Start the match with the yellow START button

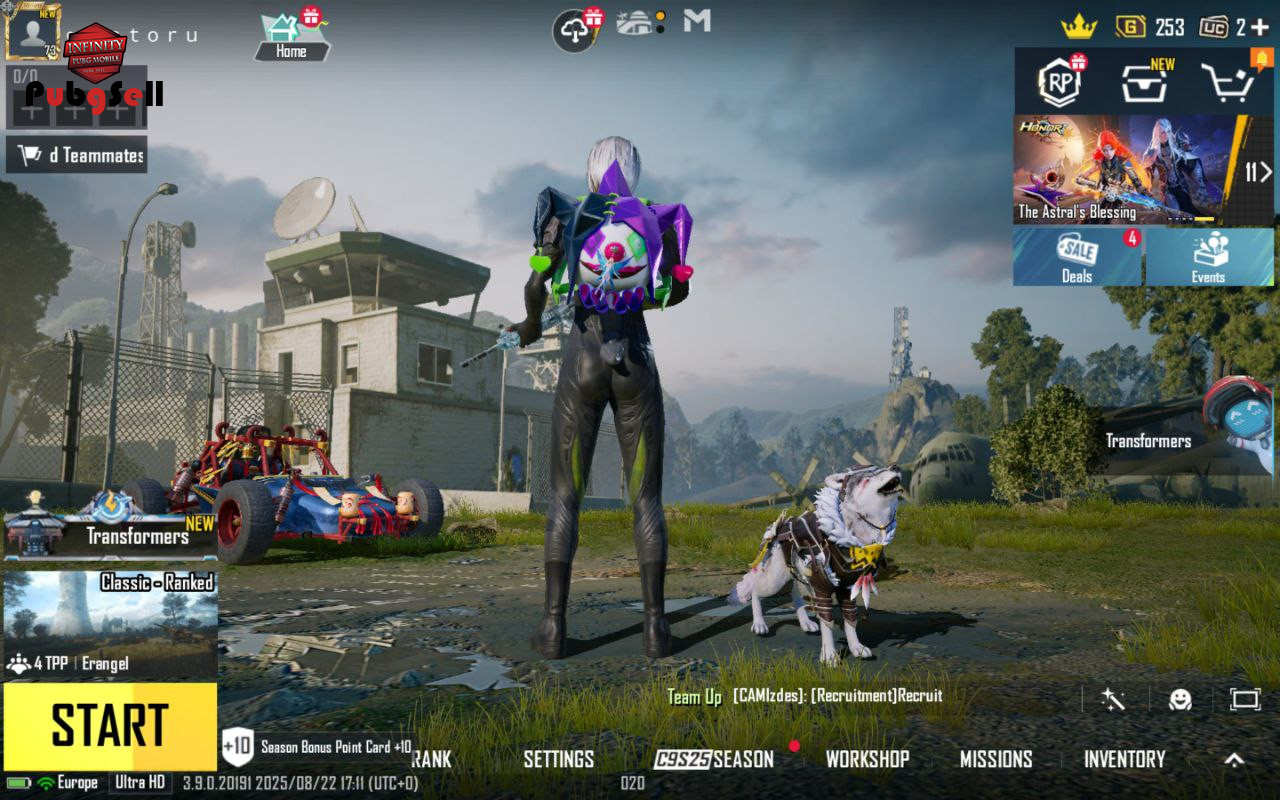(x=110, y=727)
